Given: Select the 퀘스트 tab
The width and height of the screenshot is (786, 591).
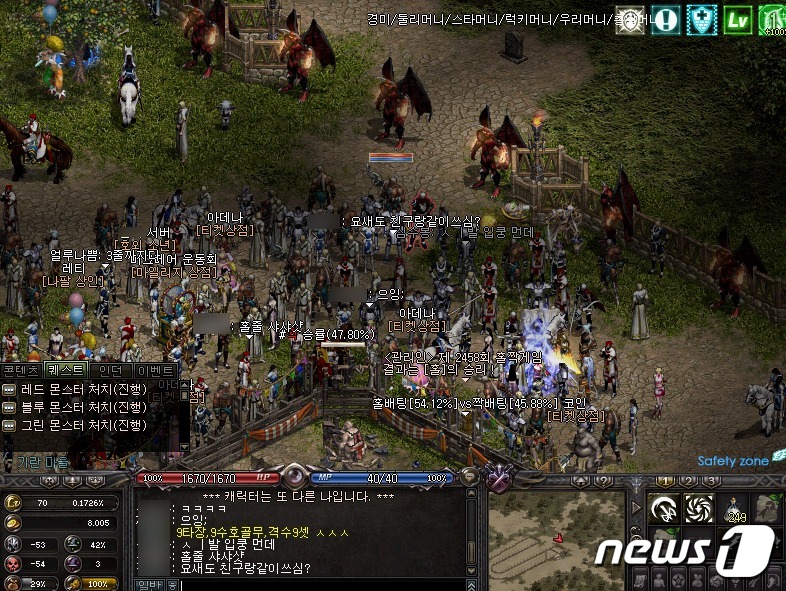Looking at the screenshot, I should [66, 370].
